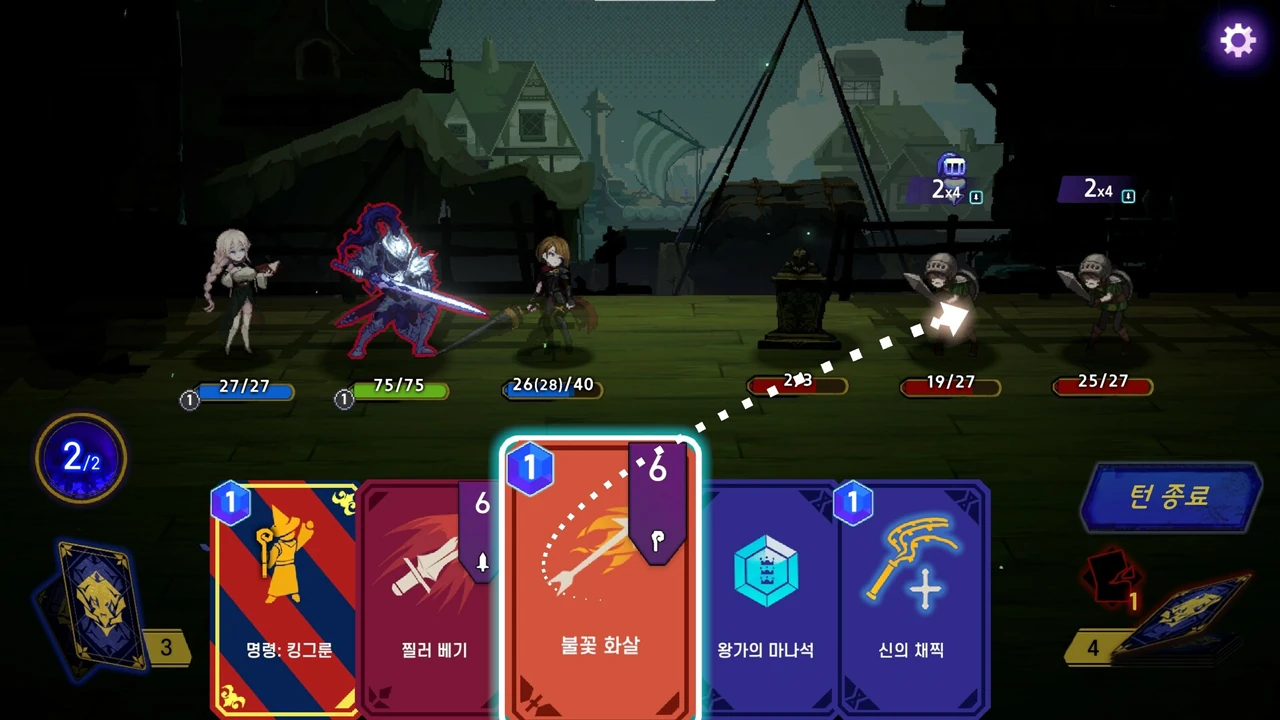Click the 2x4 buff icon above the rightmost knight
The height and width of the screenshot is (720, 1280).
pos(1096,189)
